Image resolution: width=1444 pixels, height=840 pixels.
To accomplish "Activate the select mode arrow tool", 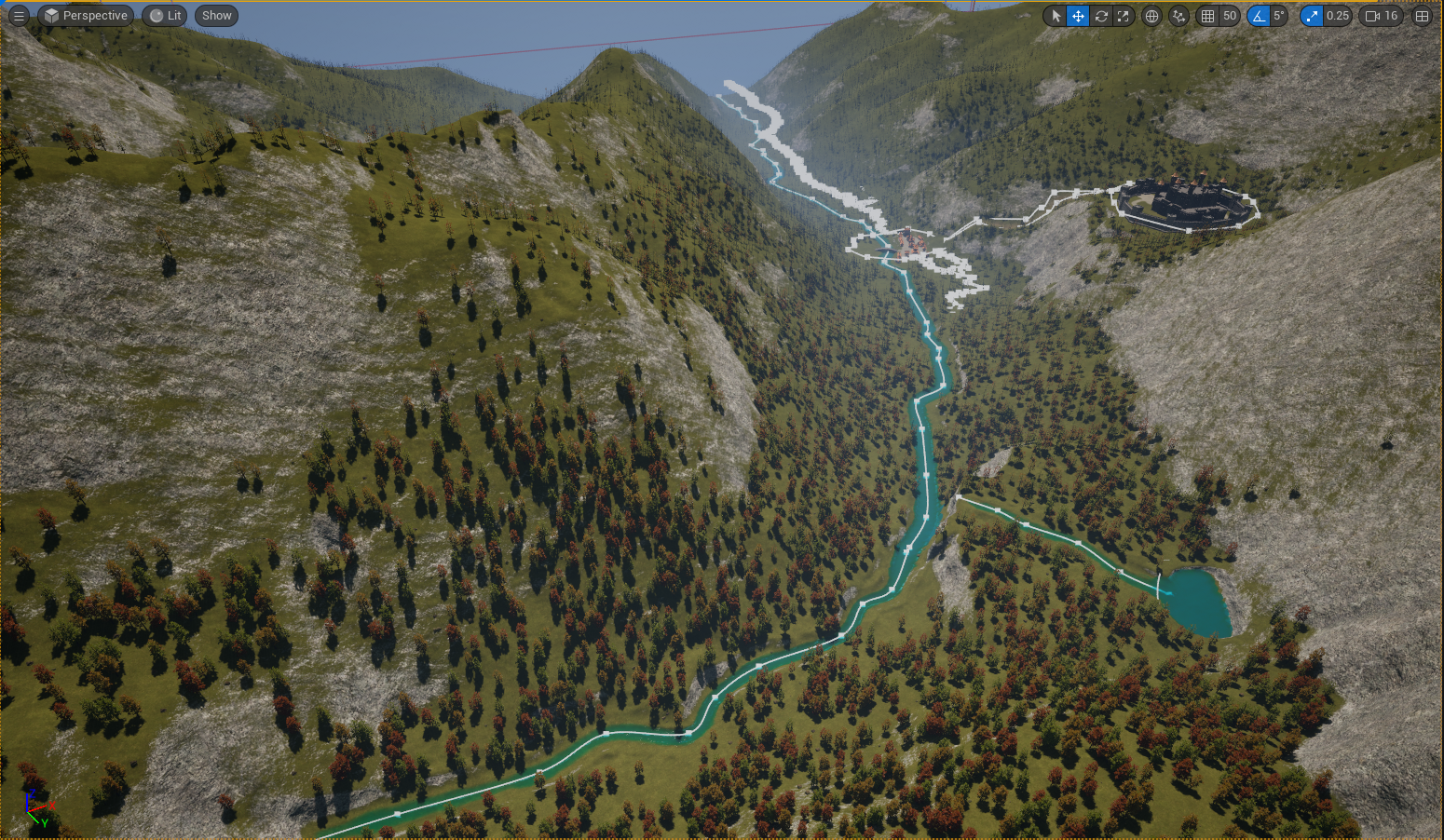I will coord(1056,16).
